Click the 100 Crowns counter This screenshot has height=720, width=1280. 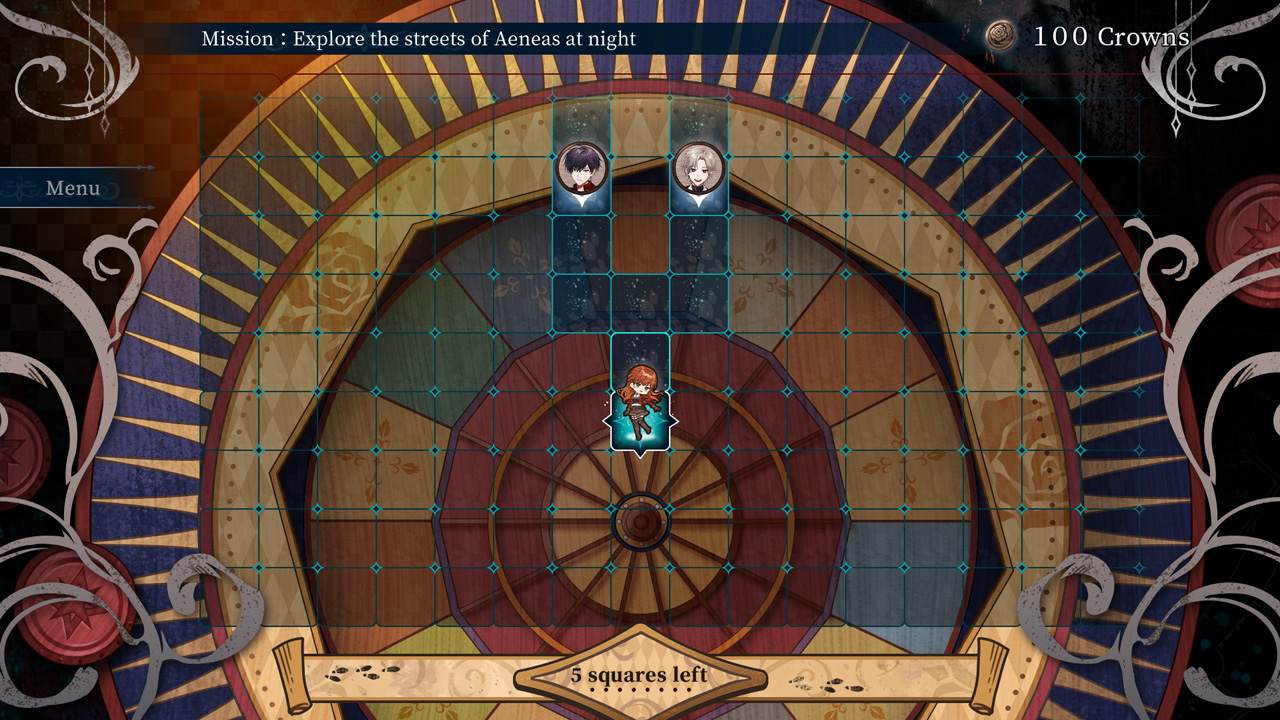pos(1113,35)
